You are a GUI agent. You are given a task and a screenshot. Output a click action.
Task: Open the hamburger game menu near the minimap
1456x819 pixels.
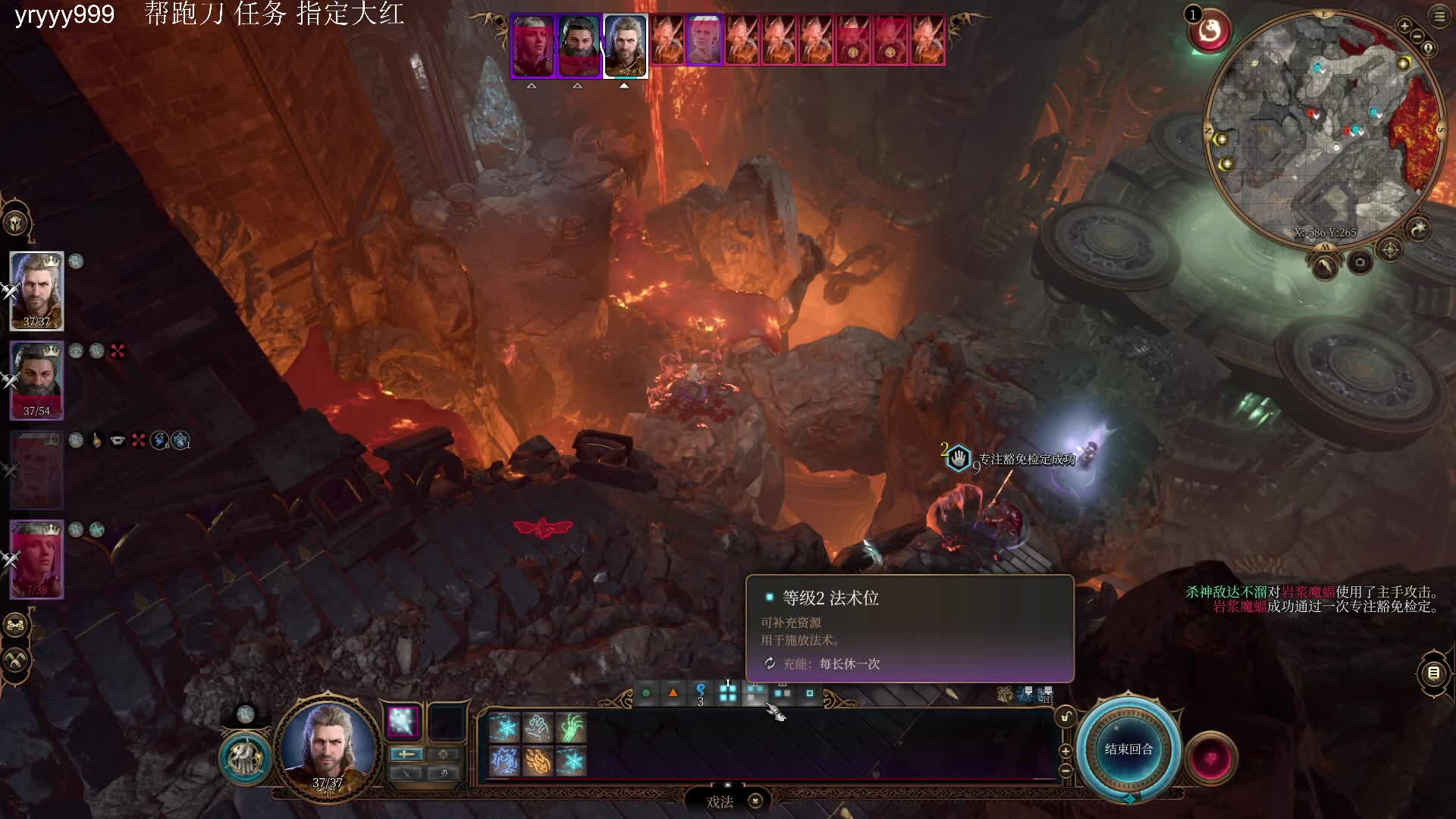click(1439, 17)
